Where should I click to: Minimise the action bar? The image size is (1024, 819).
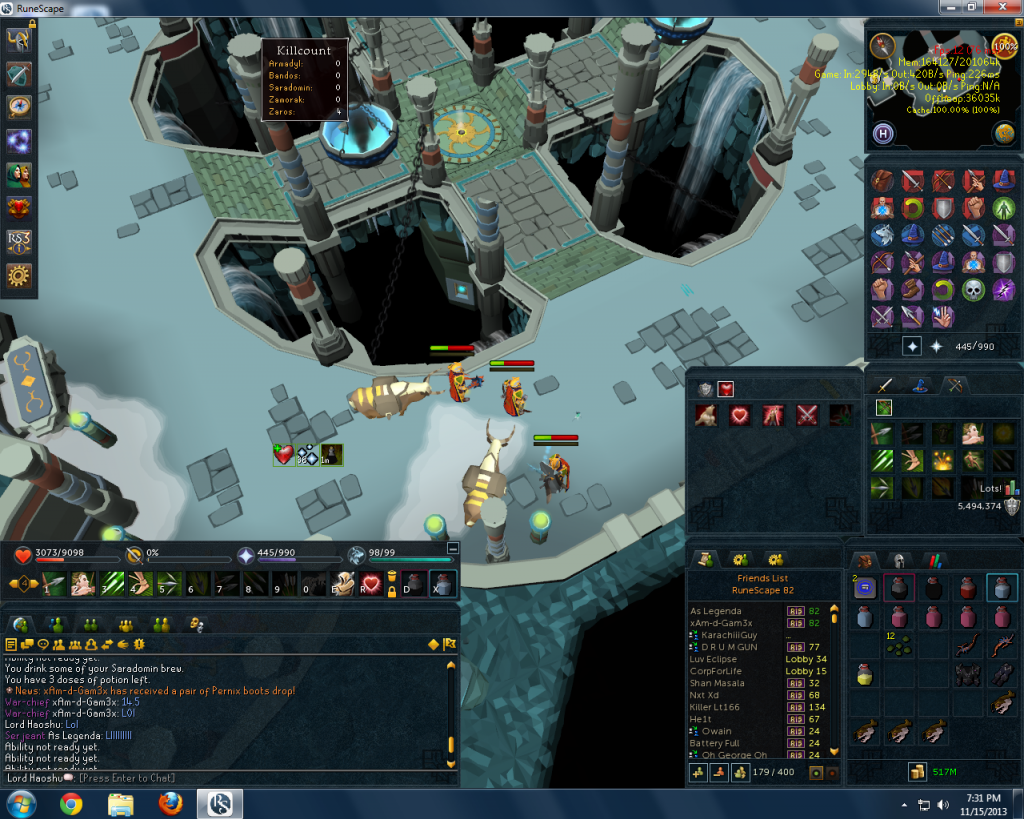click(x=452, y=548)
